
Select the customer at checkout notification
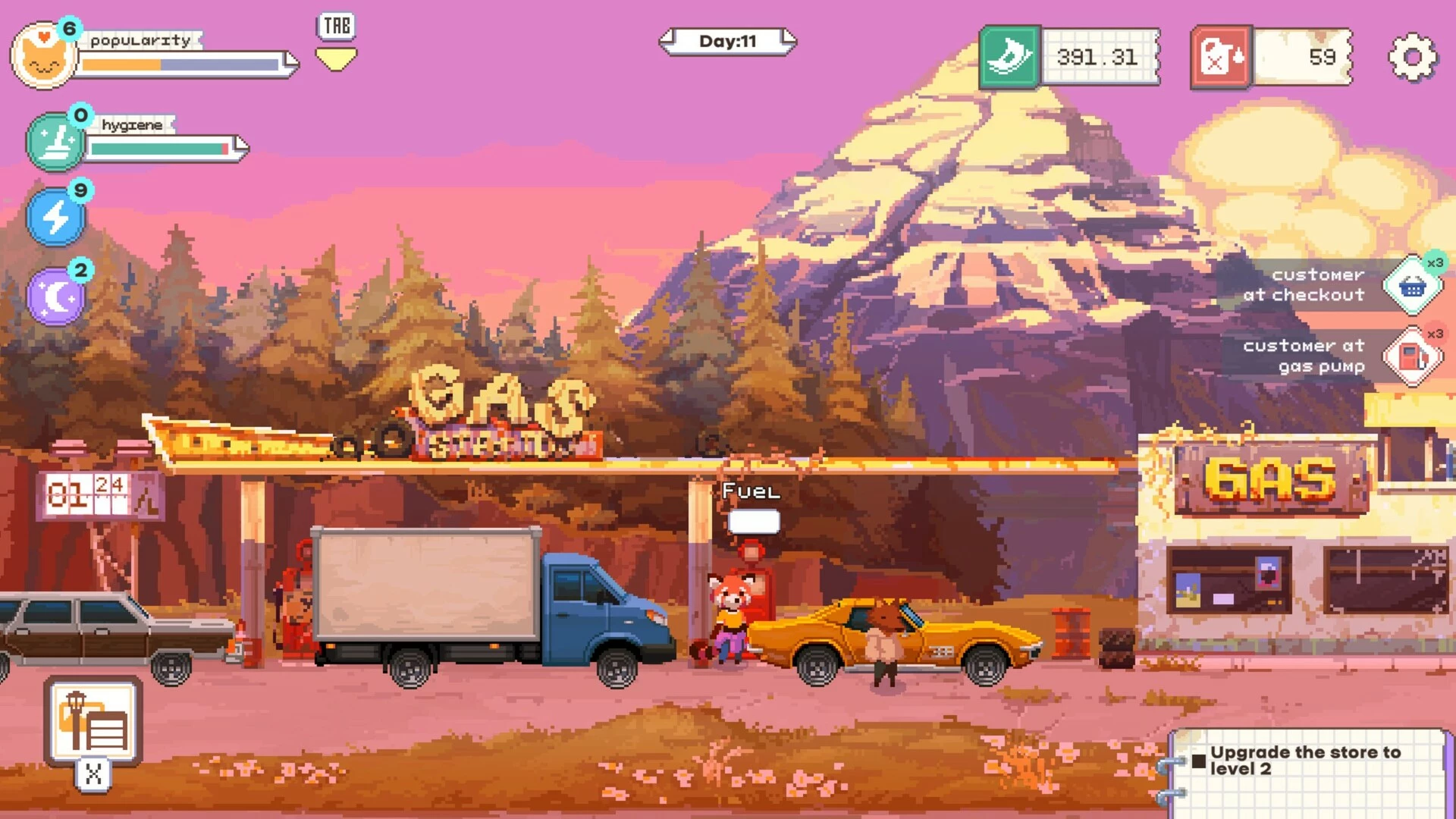(1412, 287)
